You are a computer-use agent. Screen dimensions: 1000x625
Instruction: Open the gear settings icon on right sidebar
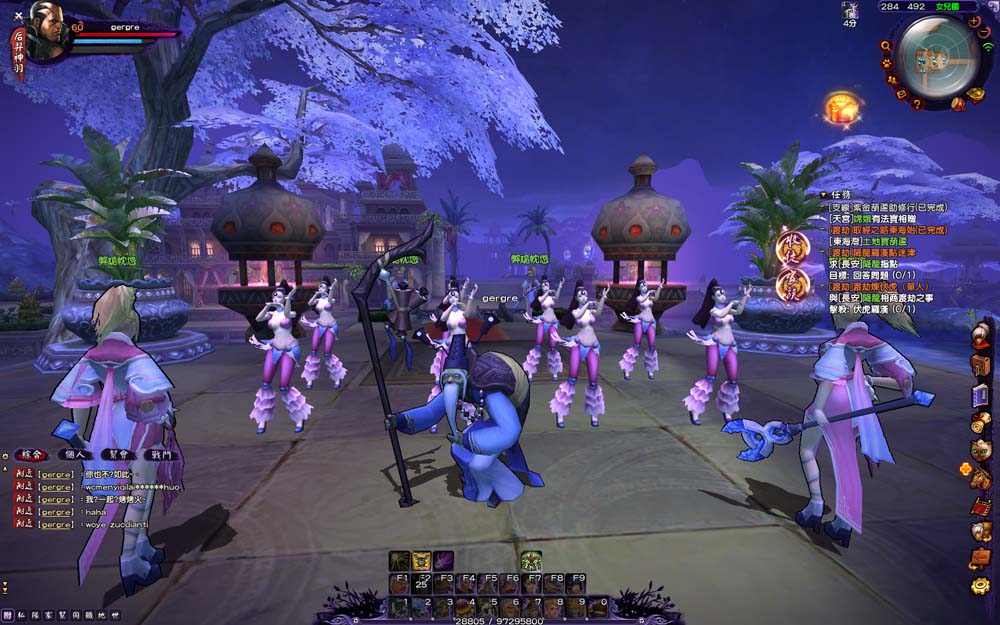tap(980, 586)
